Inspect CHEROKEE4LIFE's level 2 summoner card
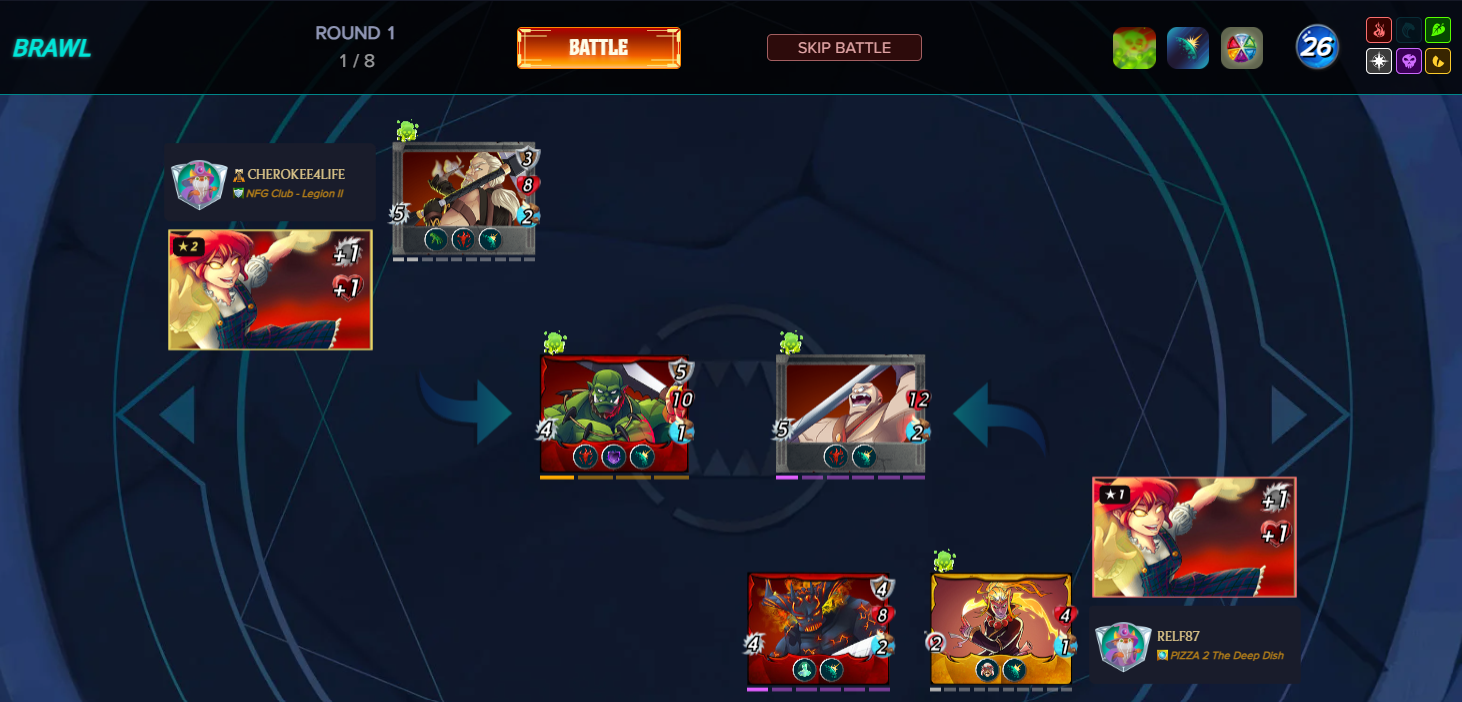This screenshot has height=702, width=1462. (x=270, y=290)
